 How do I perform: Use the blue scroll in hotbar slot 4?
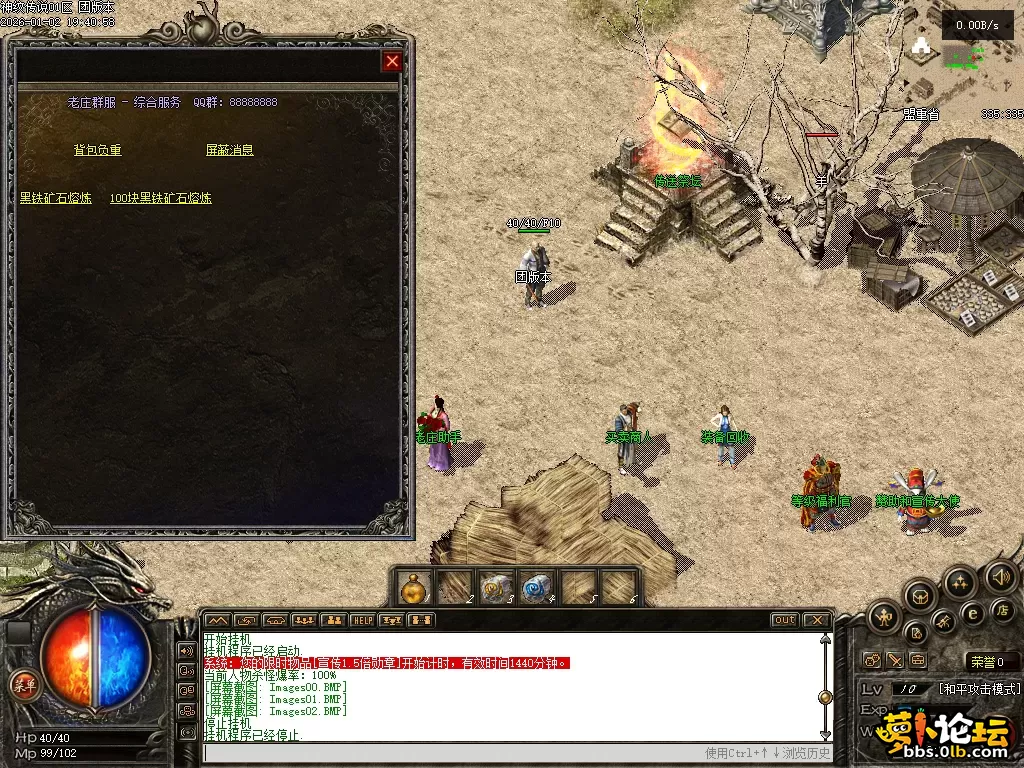click(537, 587)
